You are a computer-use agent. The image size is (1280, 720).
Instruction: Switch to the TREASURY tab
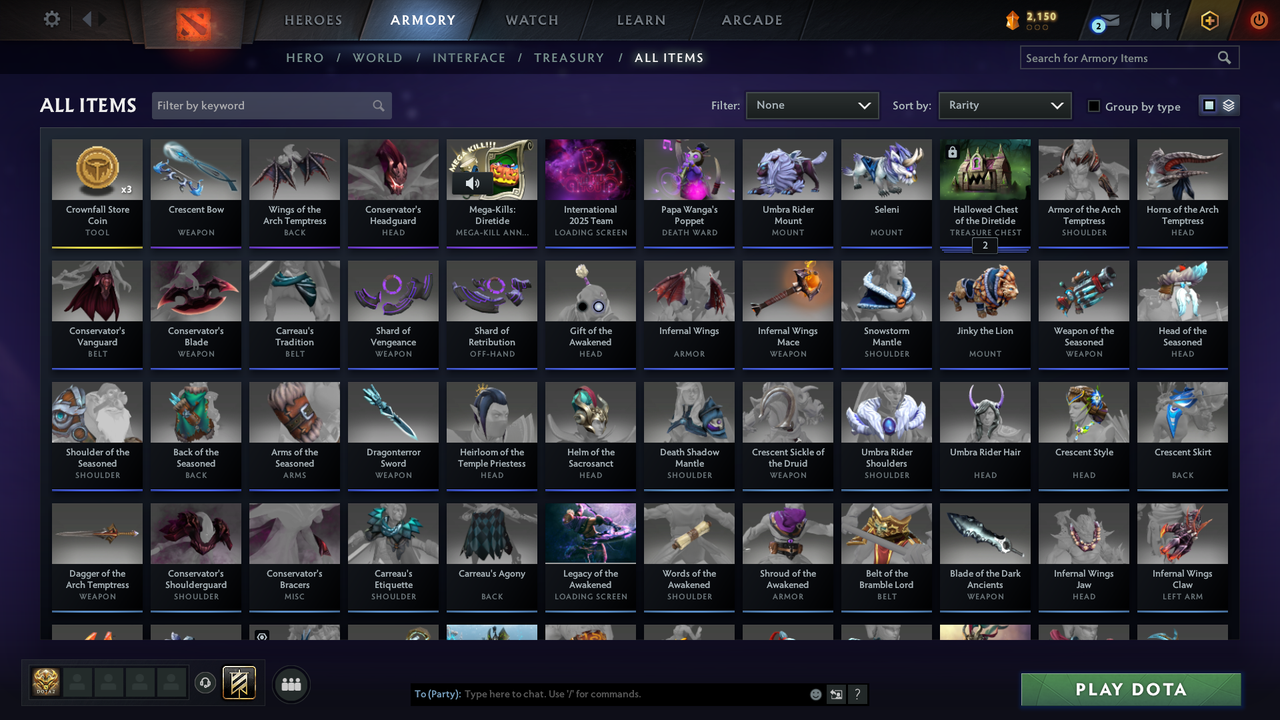pos(569,58)
